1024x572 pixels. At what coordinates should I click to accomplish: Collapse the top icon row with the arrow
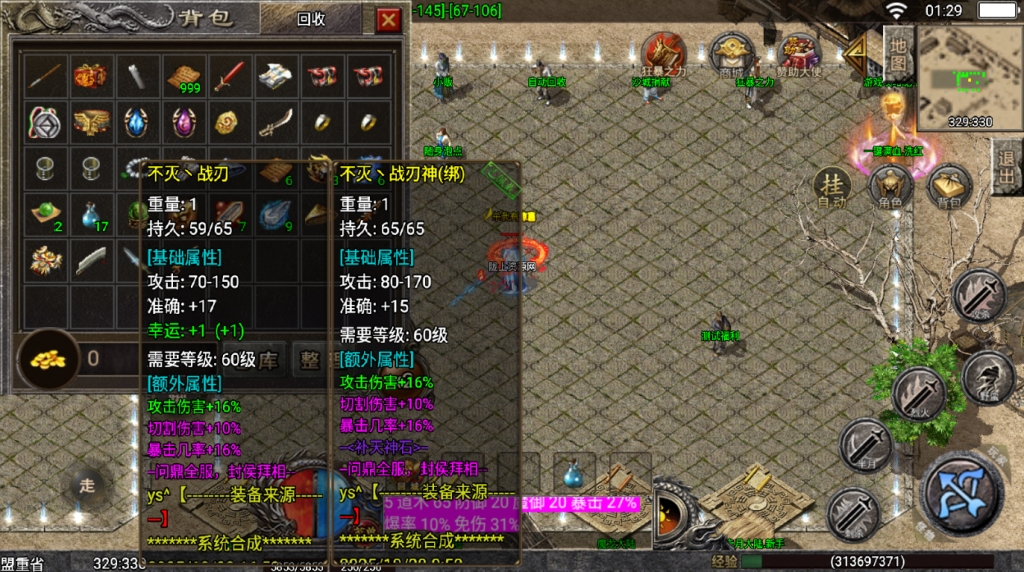pos(856,54)
